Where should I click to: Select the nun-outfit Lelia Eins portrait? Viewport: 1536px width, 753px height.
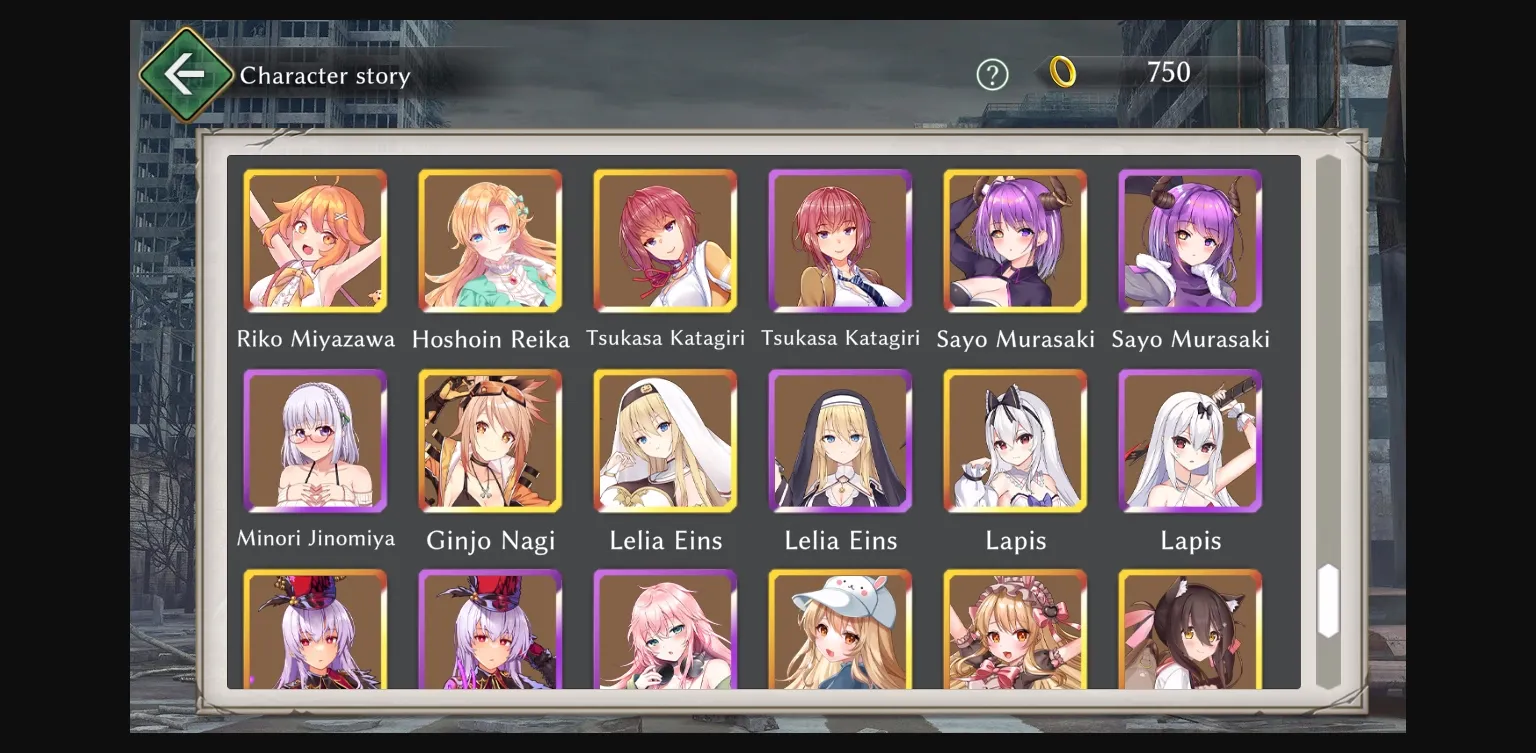[x=840, y=442]
